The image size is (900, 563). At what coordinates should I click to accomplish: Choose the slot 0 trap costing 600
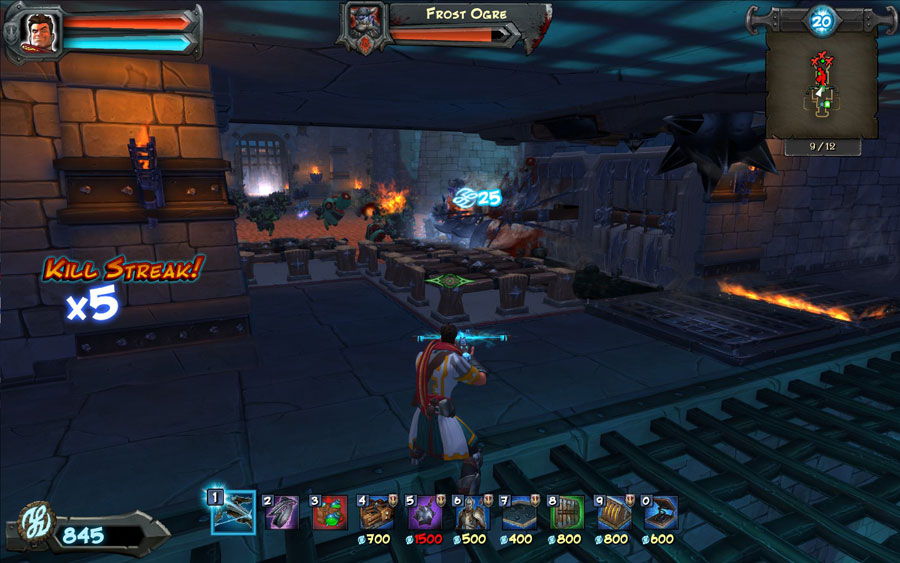[660, 512]
